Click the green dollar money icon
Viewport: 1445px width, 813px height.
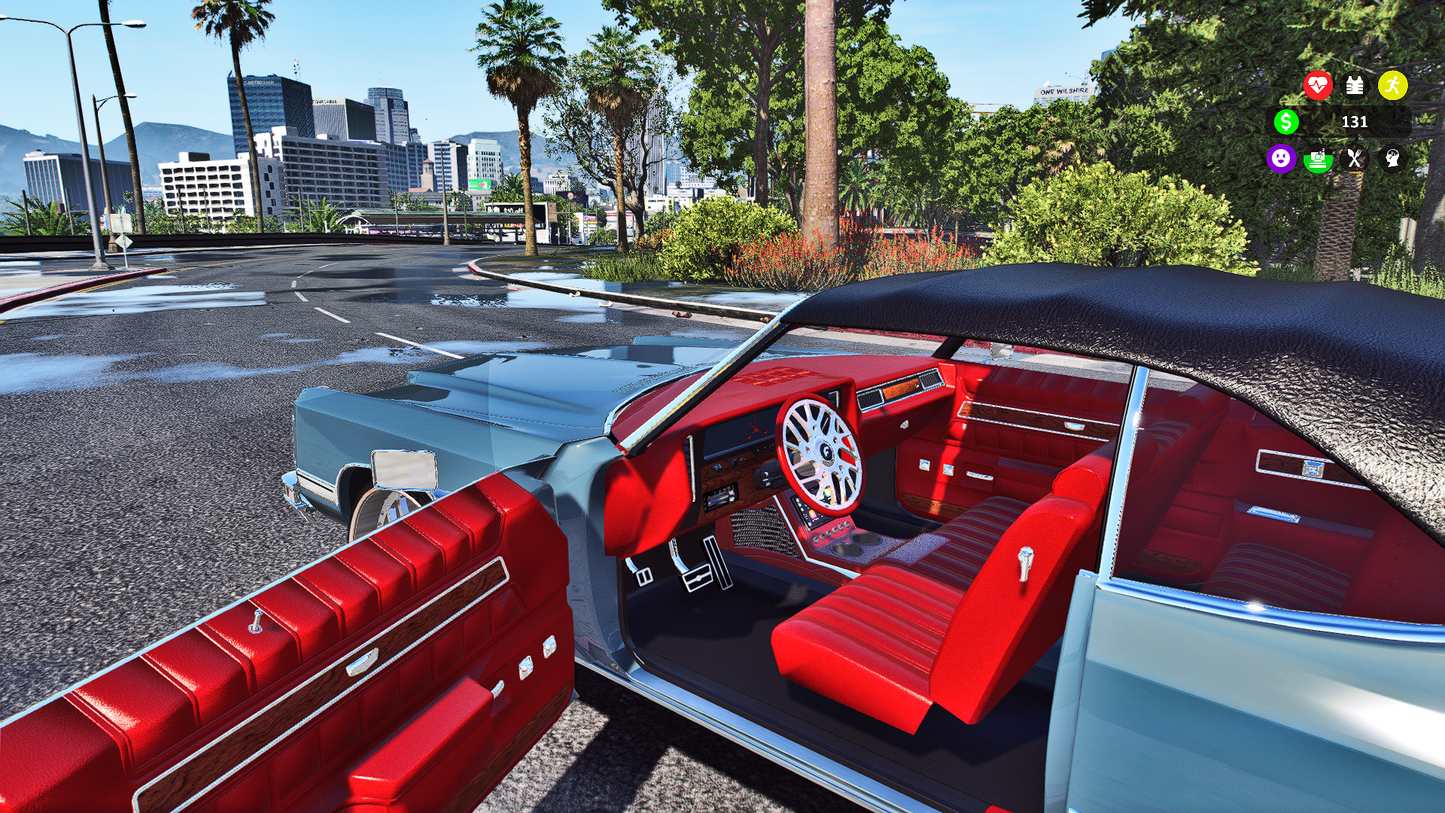coord(1287,122)
